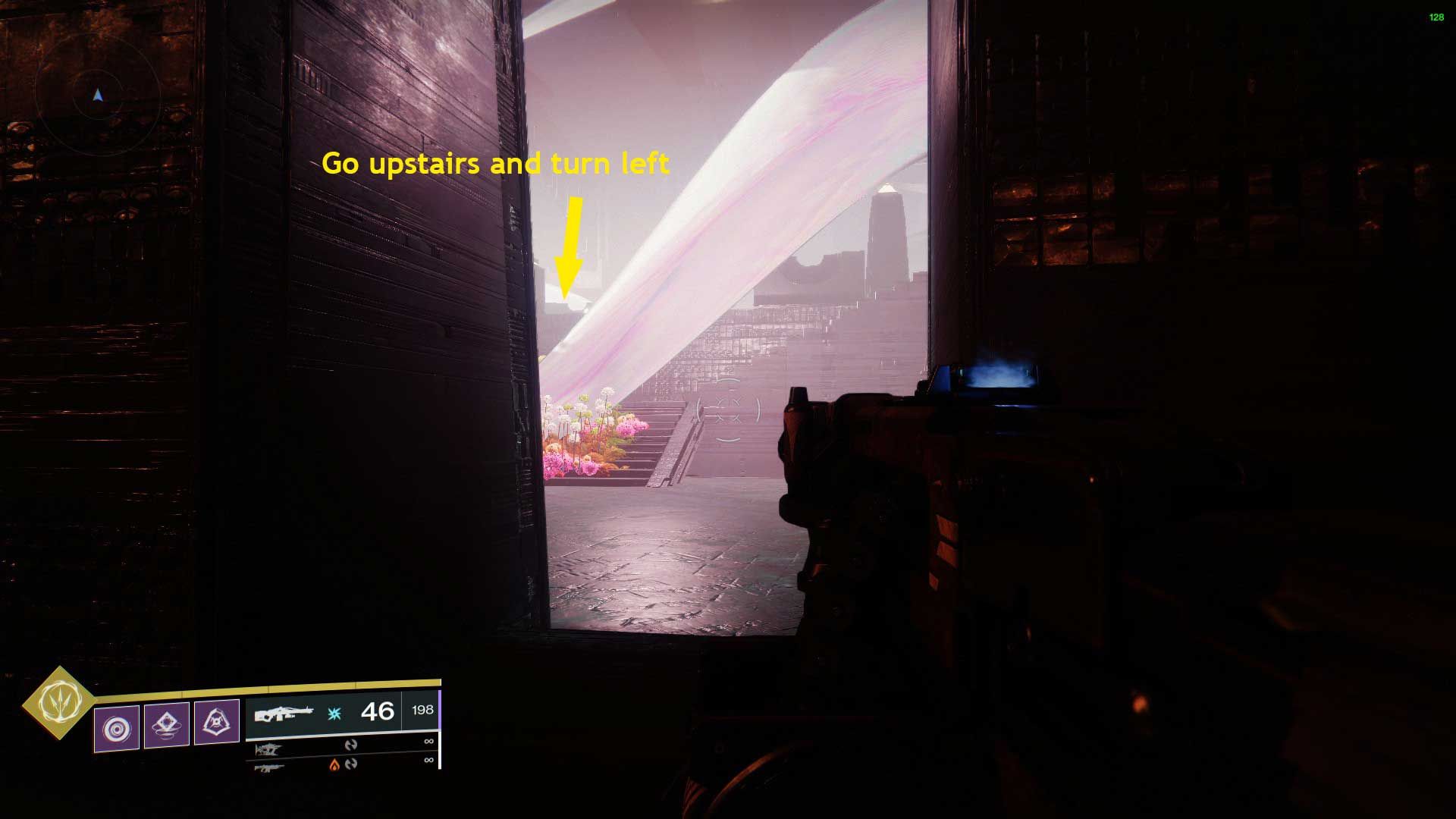Select the power level 128 indicator
1456x819 pixels.
pos(1437,15)
